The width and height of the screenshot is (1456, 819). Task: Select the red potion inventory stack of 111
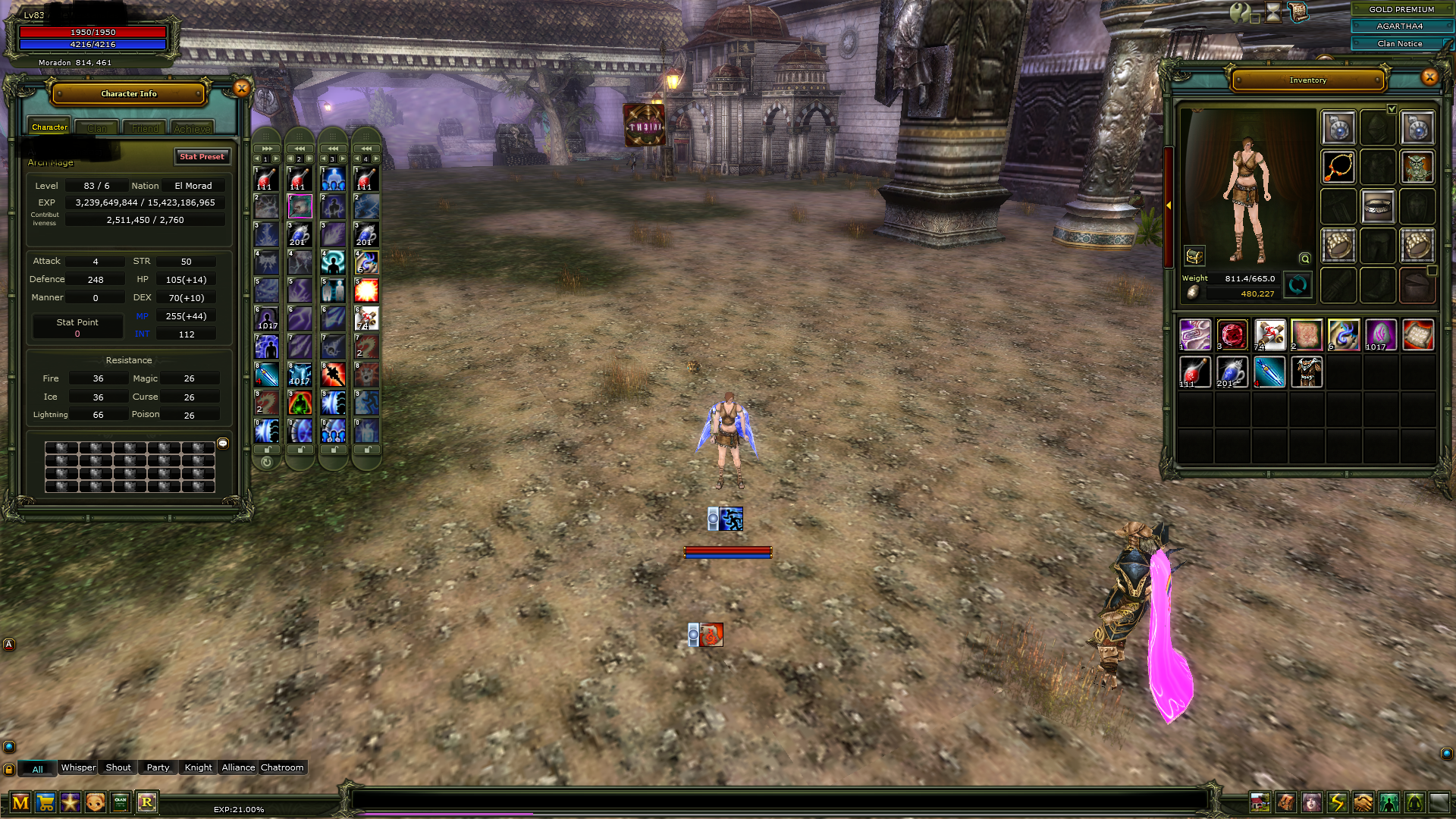coord(1195,372)
